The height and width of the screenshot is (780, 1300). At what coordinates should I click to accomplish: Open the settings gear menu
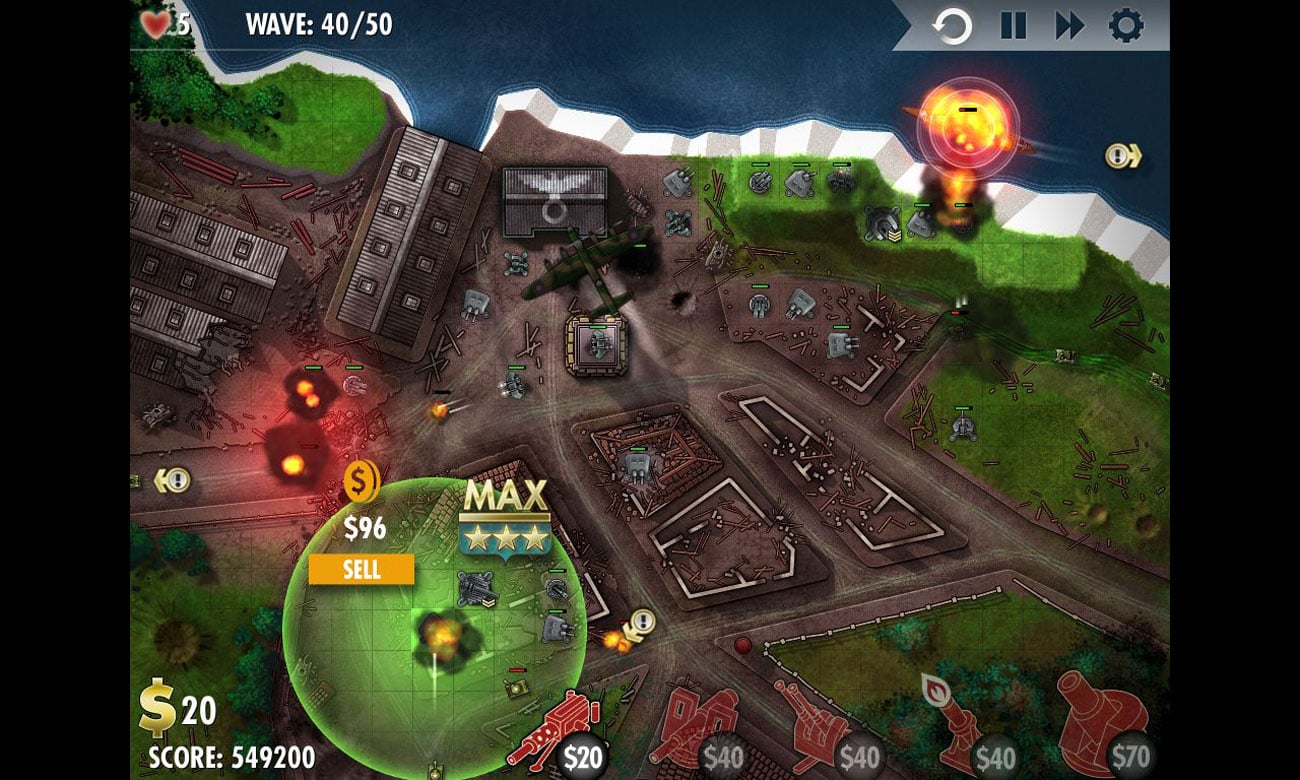click(1125, 27)
